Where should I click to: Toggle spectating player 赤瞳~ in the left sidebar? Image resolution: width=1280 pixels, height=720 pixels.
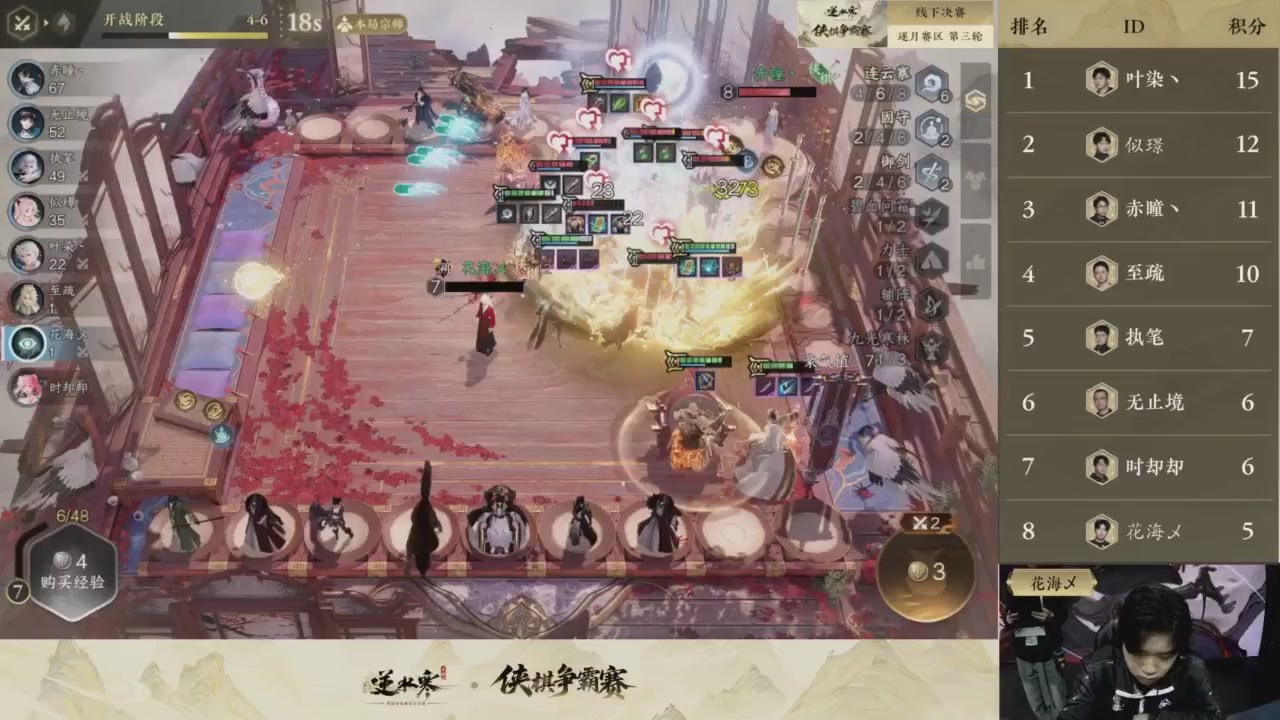click(x=27, y=78)
